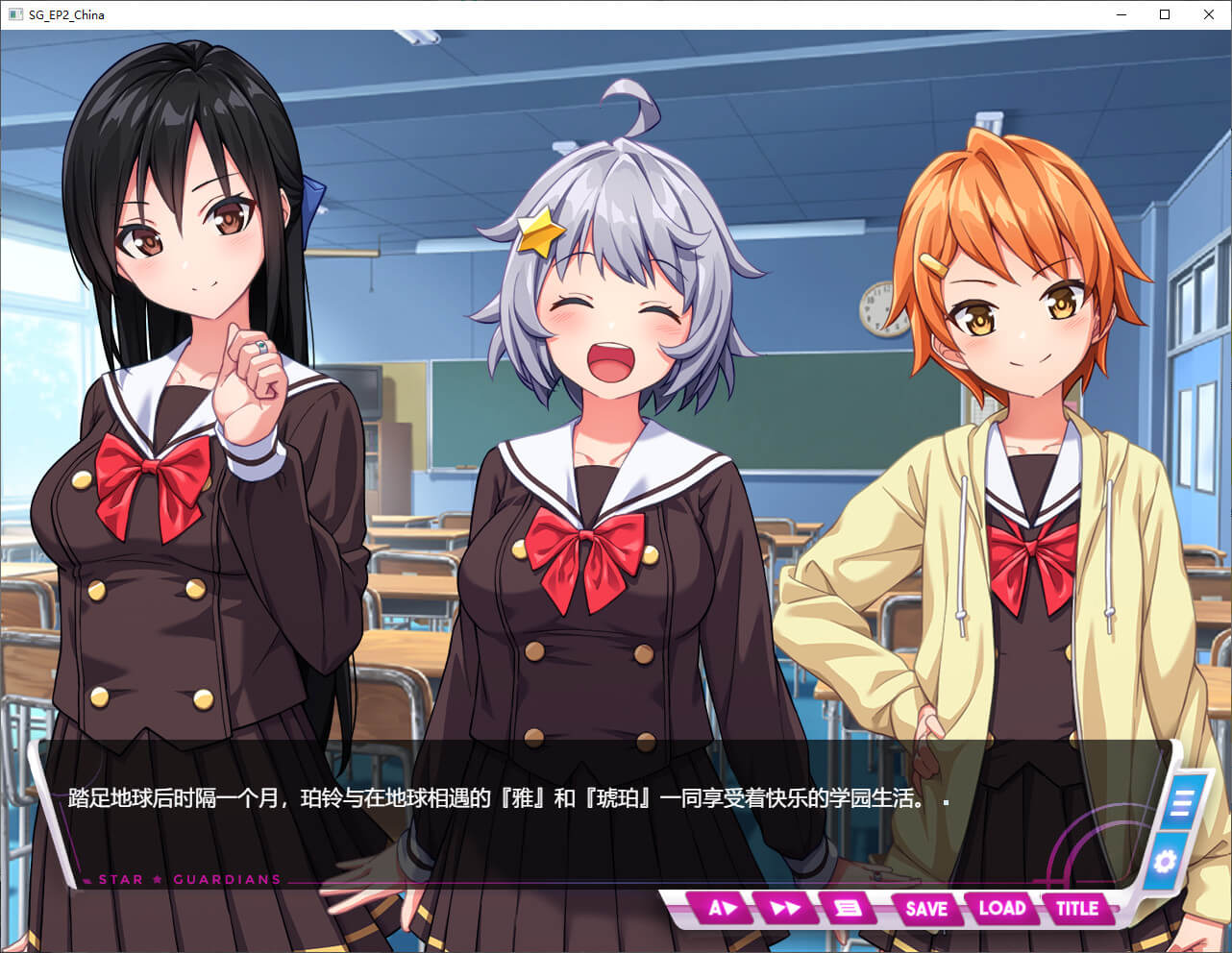Close the game window
The image size is (1232, 953).
click(x=1209, y=14)
